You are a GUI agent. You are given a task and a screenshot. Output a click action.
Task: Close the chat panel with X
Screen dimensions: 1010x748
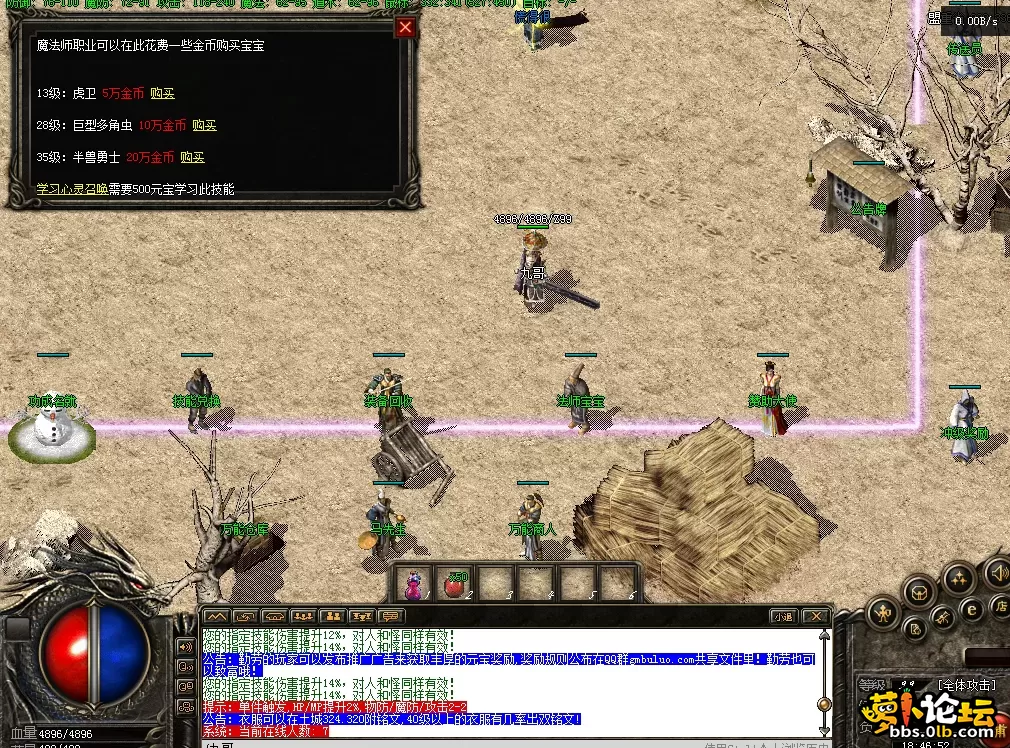tap(816, 616)
